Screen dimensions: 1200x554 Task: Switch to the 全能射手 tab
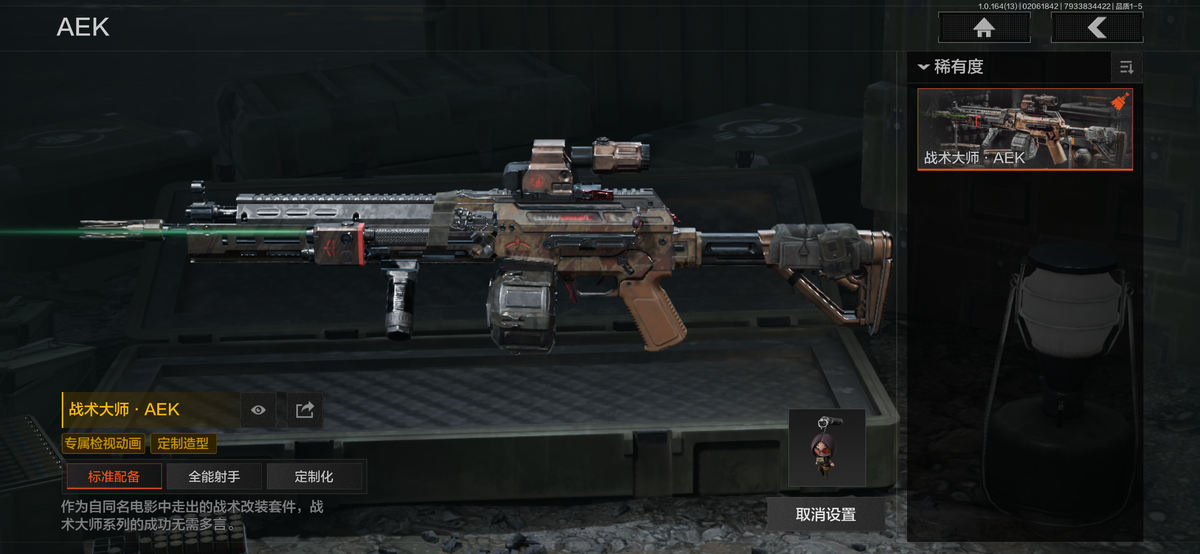click(x=214, y=477)
